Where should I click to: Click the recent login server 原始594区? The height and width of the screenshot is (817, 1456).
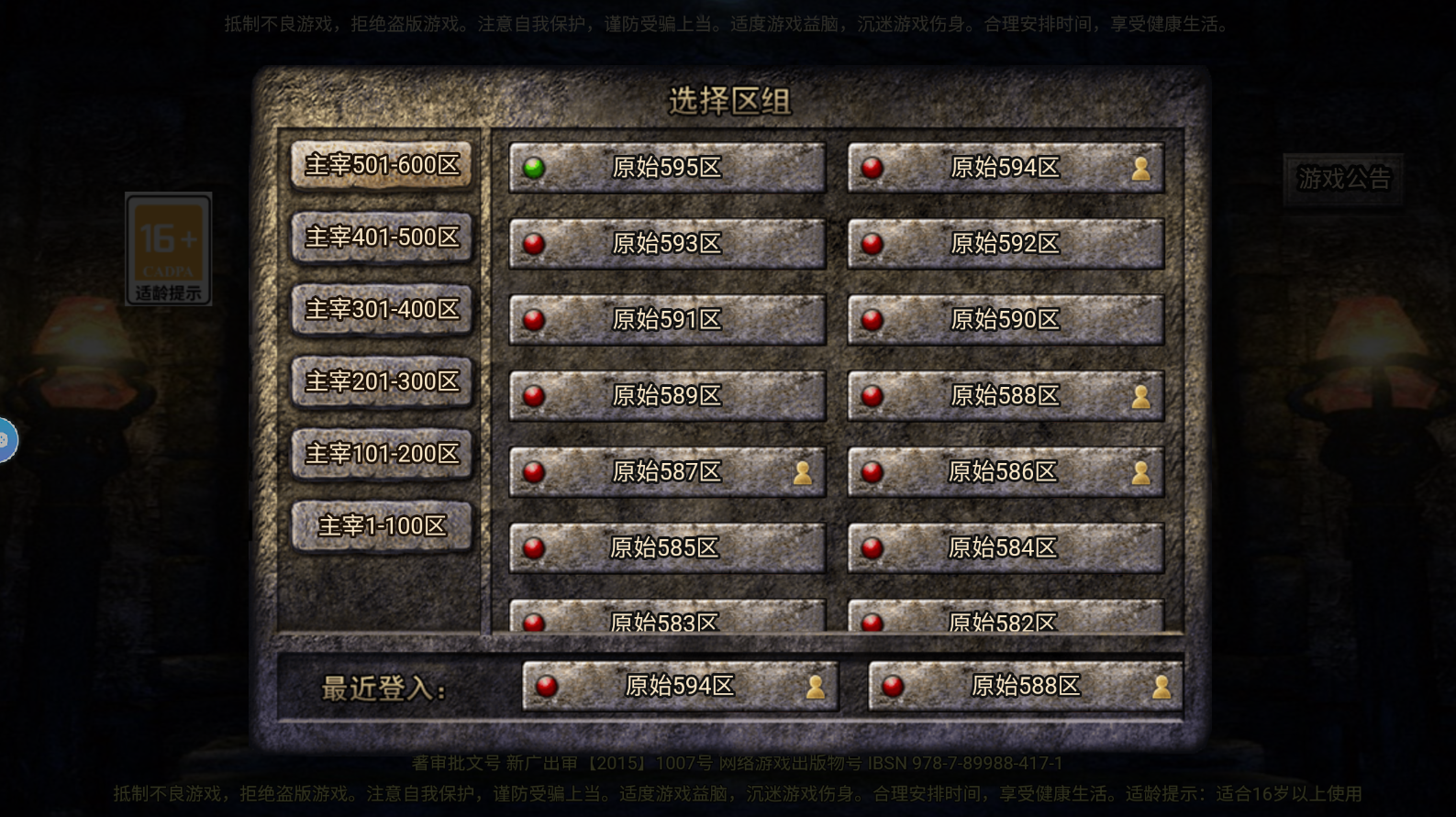pyautogui.click(x=680, y=687)
